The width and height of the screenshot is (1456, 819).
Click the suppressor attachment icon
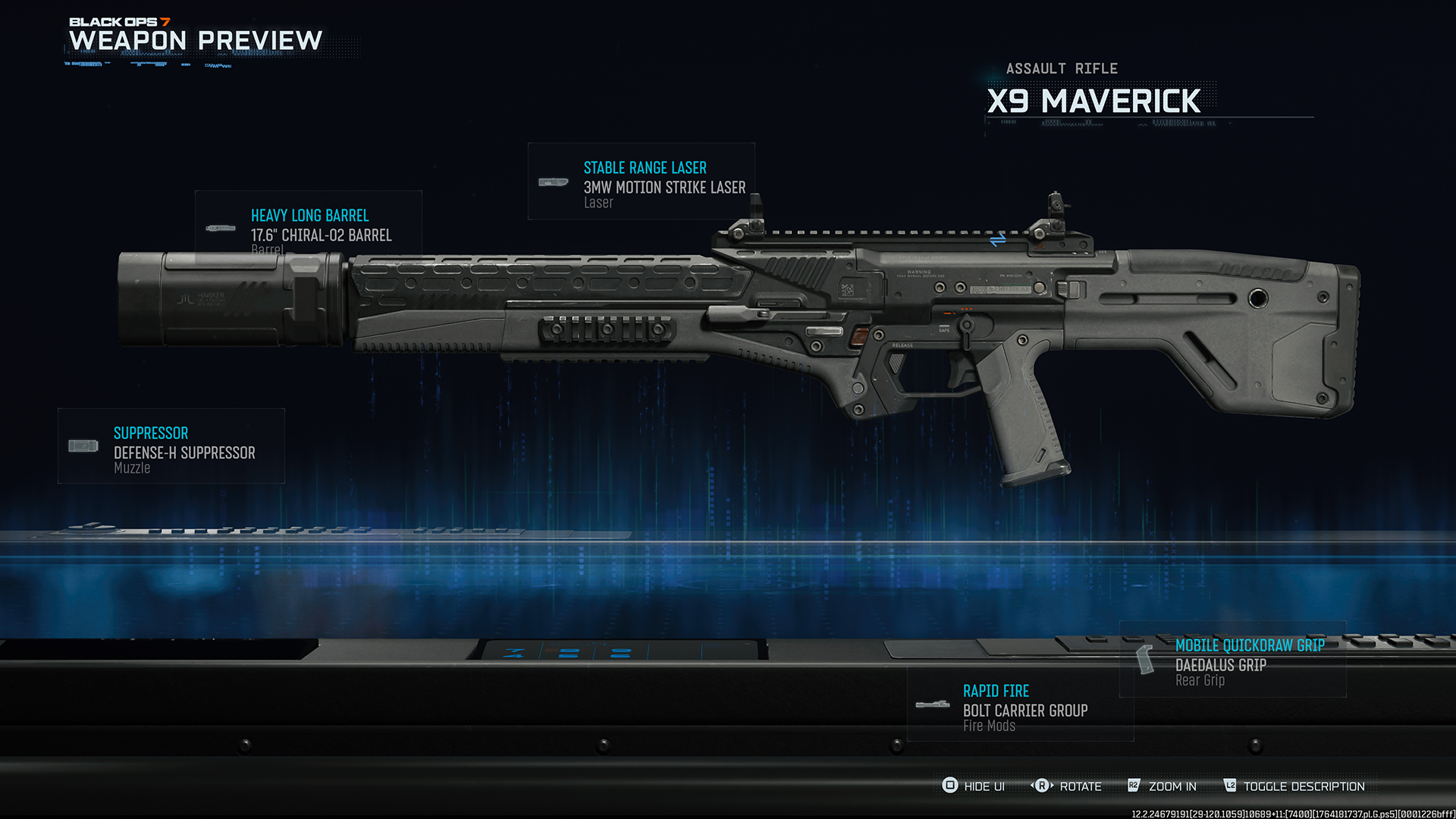[82, 446]
